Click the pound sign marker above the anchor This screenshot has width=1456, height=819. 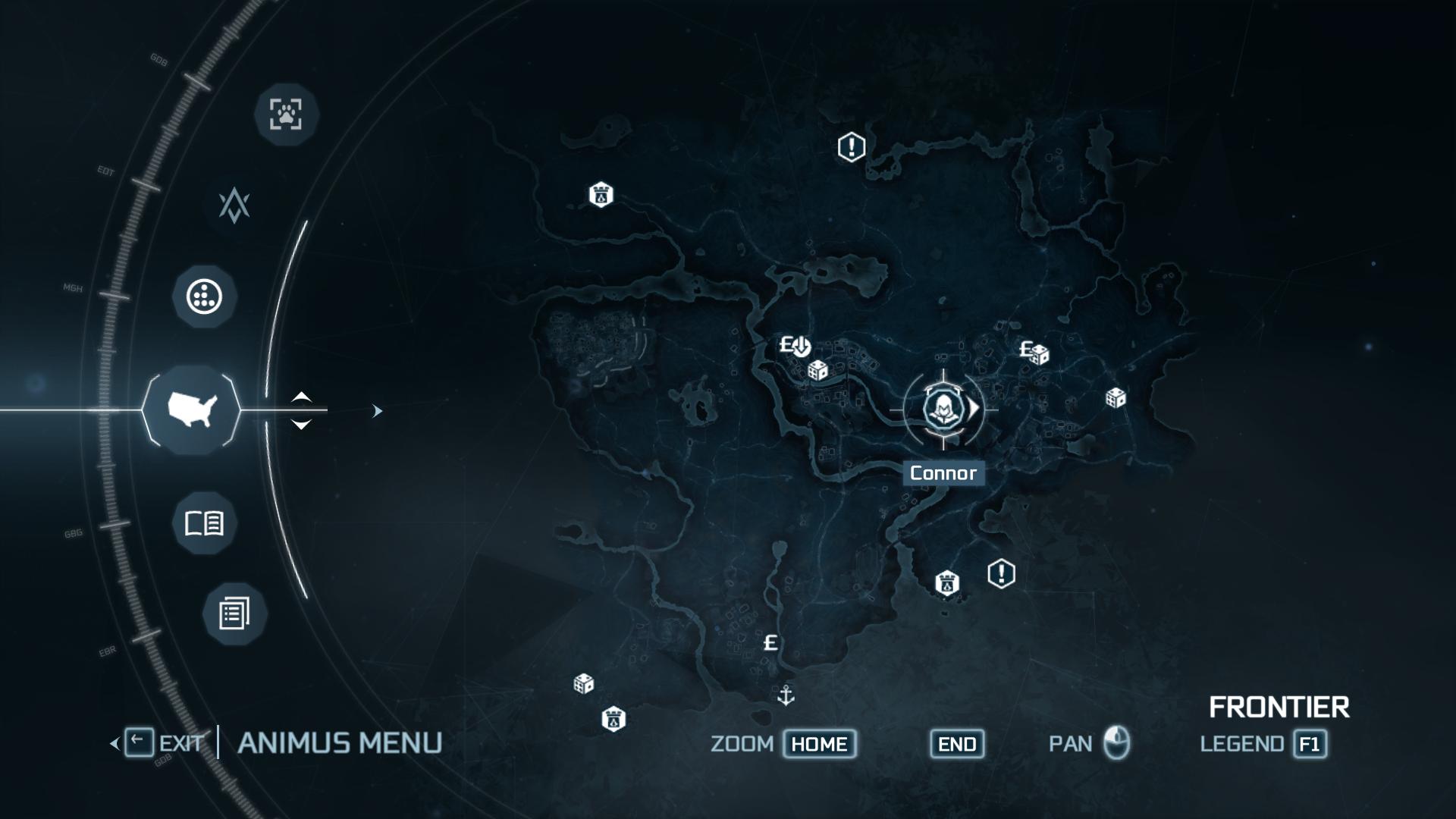(x=770, y=643)
